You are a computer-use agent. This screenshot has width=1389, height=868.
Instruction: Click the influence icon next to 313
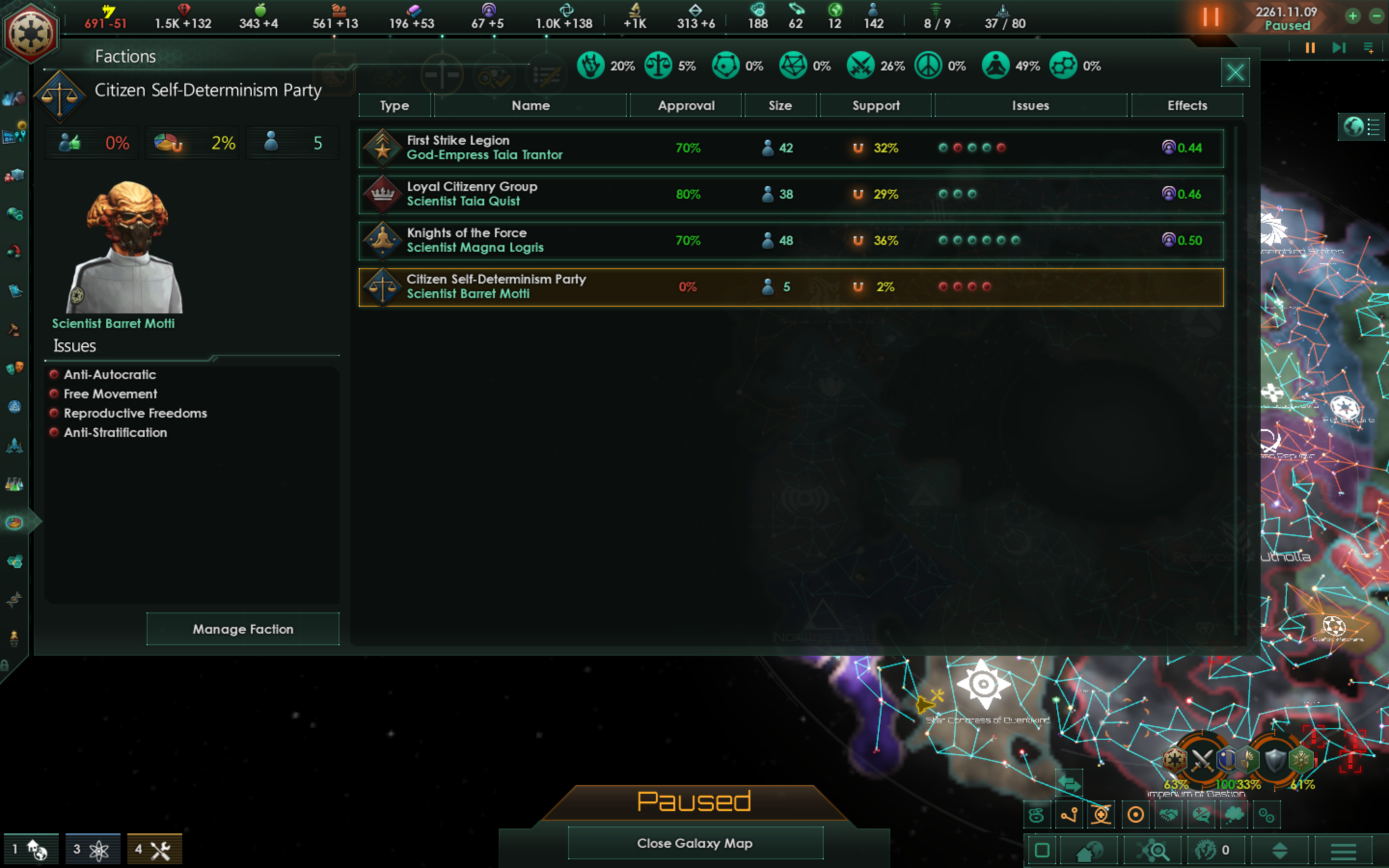(x=695, y=10)
